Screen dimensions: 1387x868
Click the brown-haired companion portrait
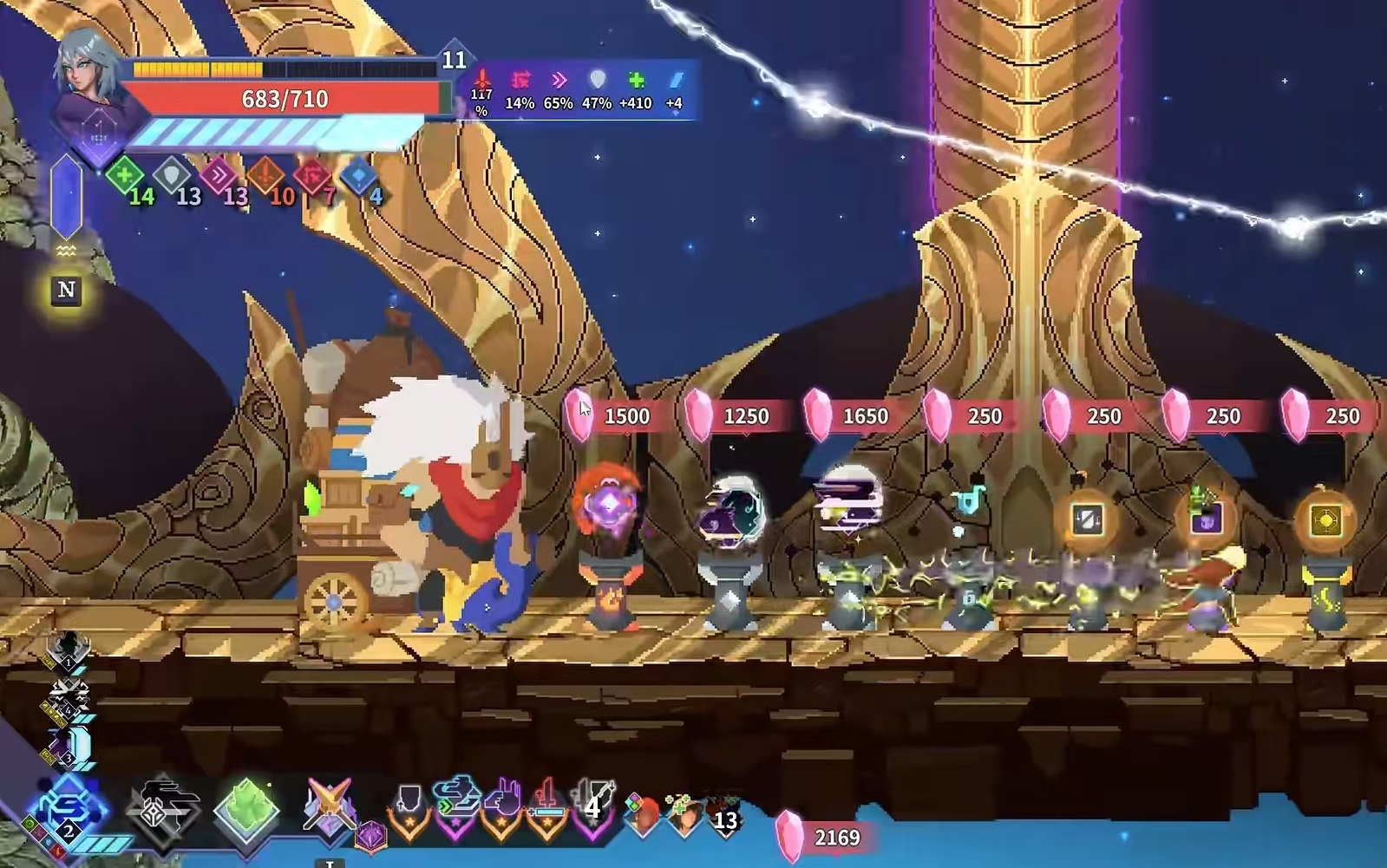pos(684,815)
